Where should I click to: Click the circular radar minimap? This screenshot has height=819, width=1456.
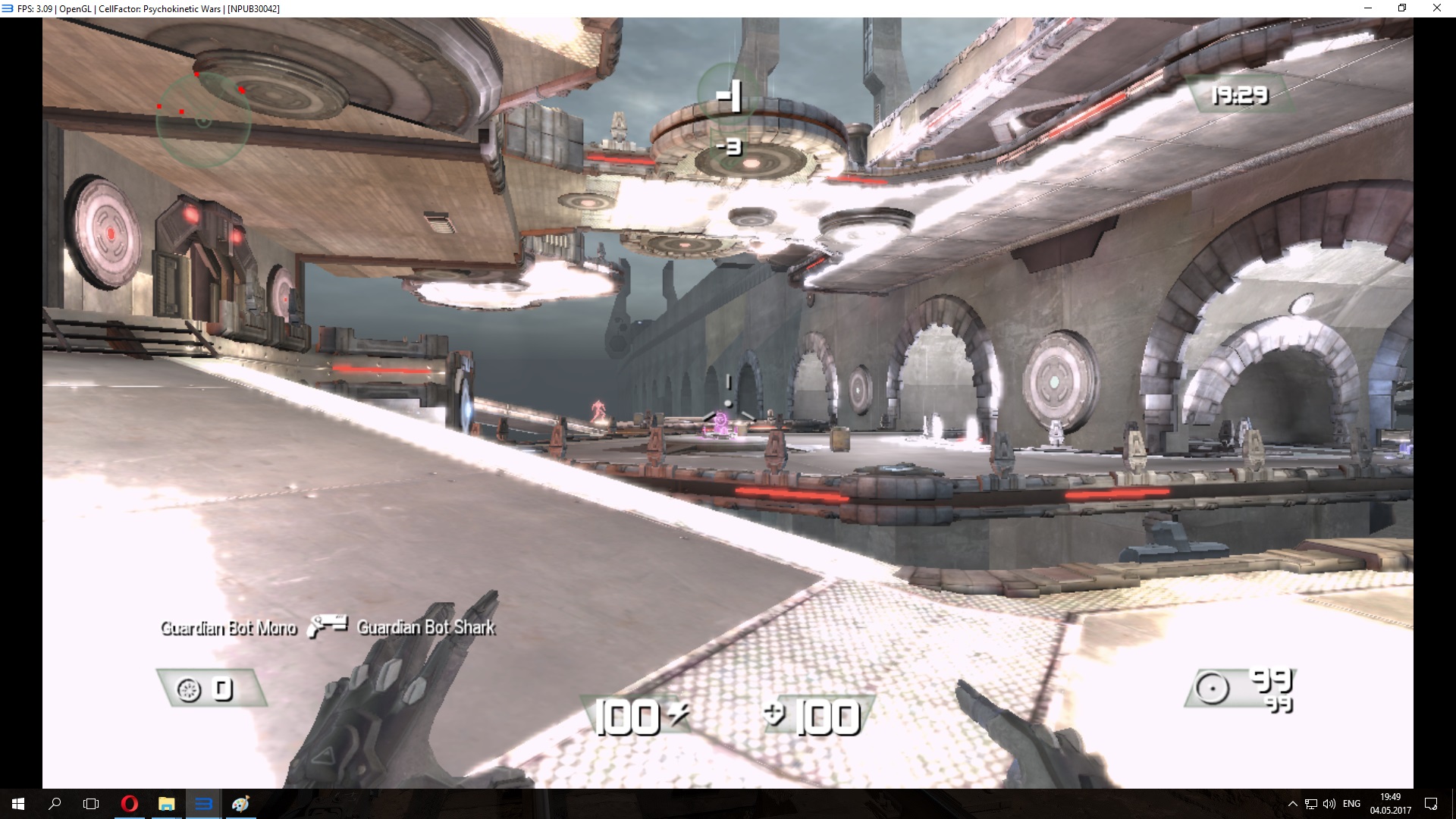[x=203, y=120]
